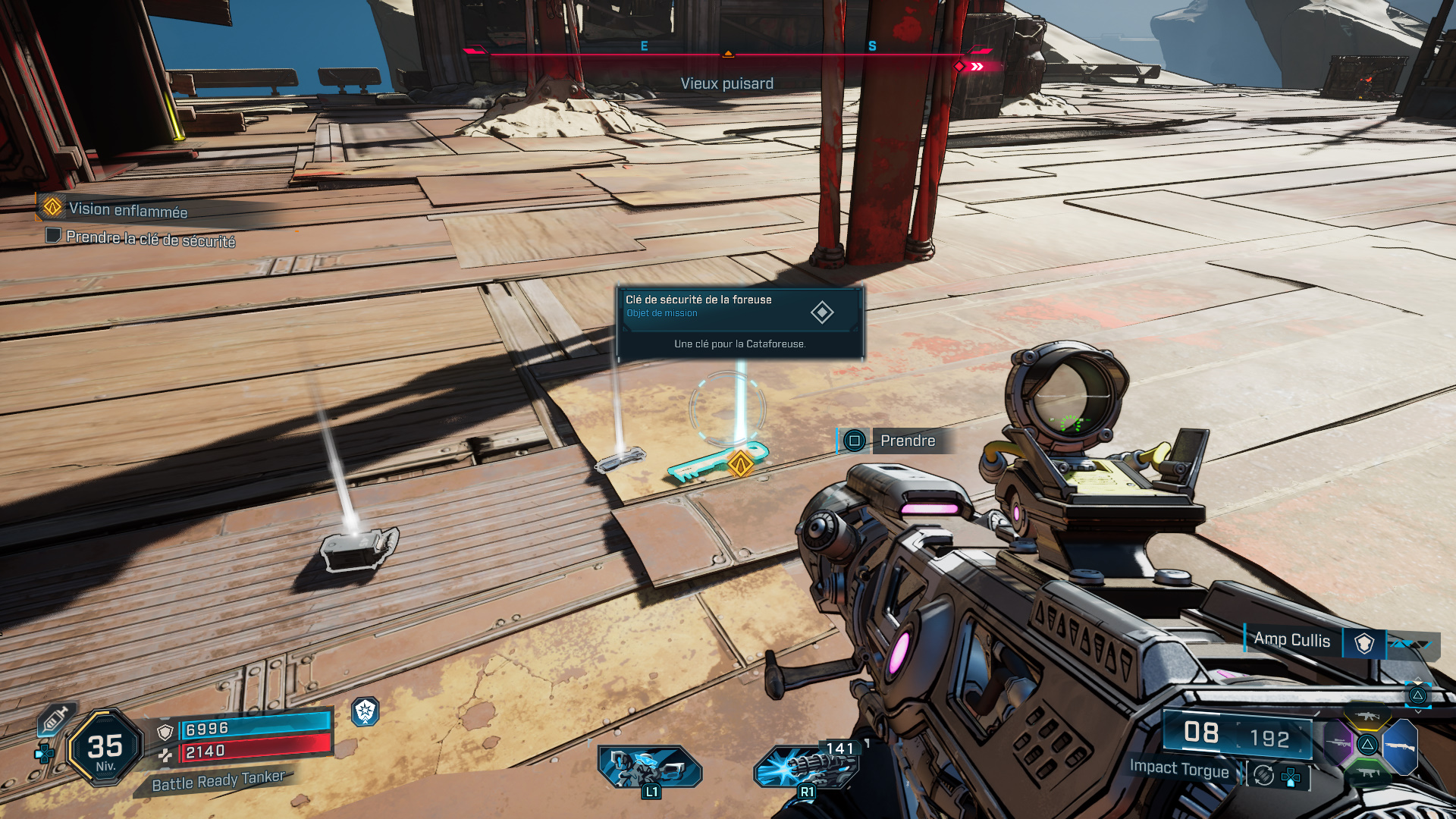Click the level 35 character badge
The width and height of the screenshot is (1456, 819).
[105, 748]
